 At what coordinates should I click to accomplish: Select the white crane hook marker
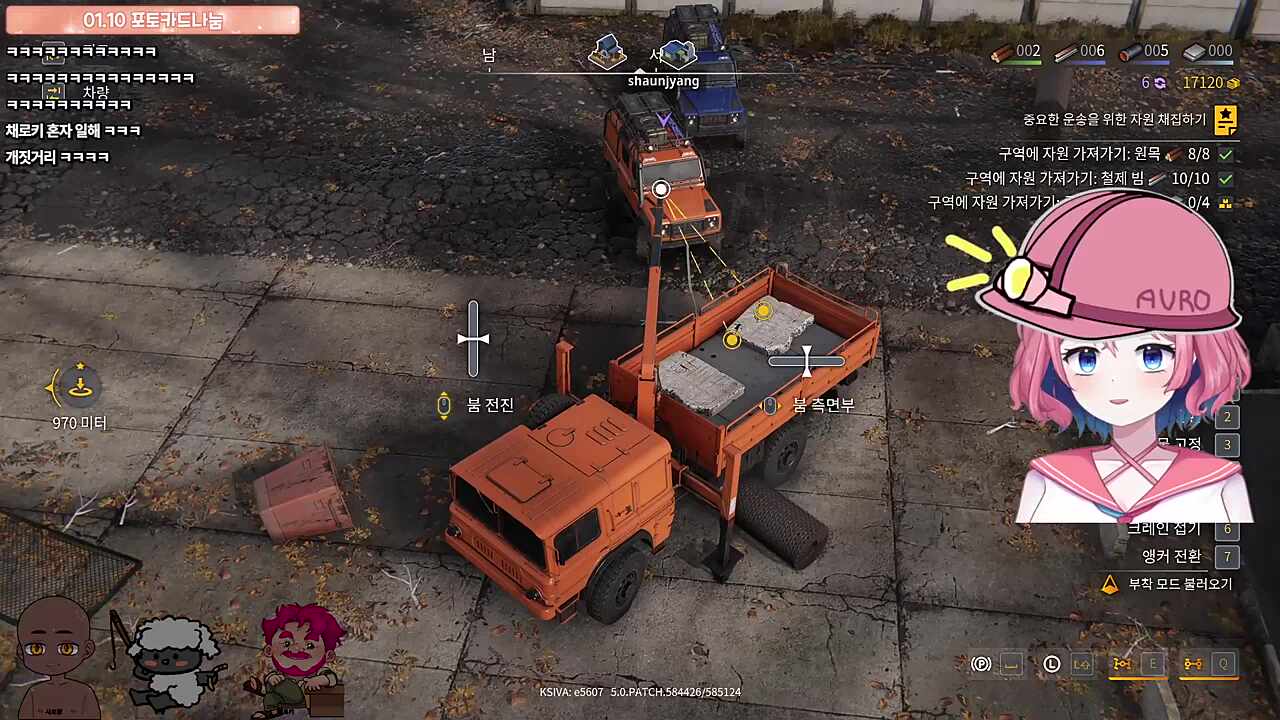tap(660, 189)
